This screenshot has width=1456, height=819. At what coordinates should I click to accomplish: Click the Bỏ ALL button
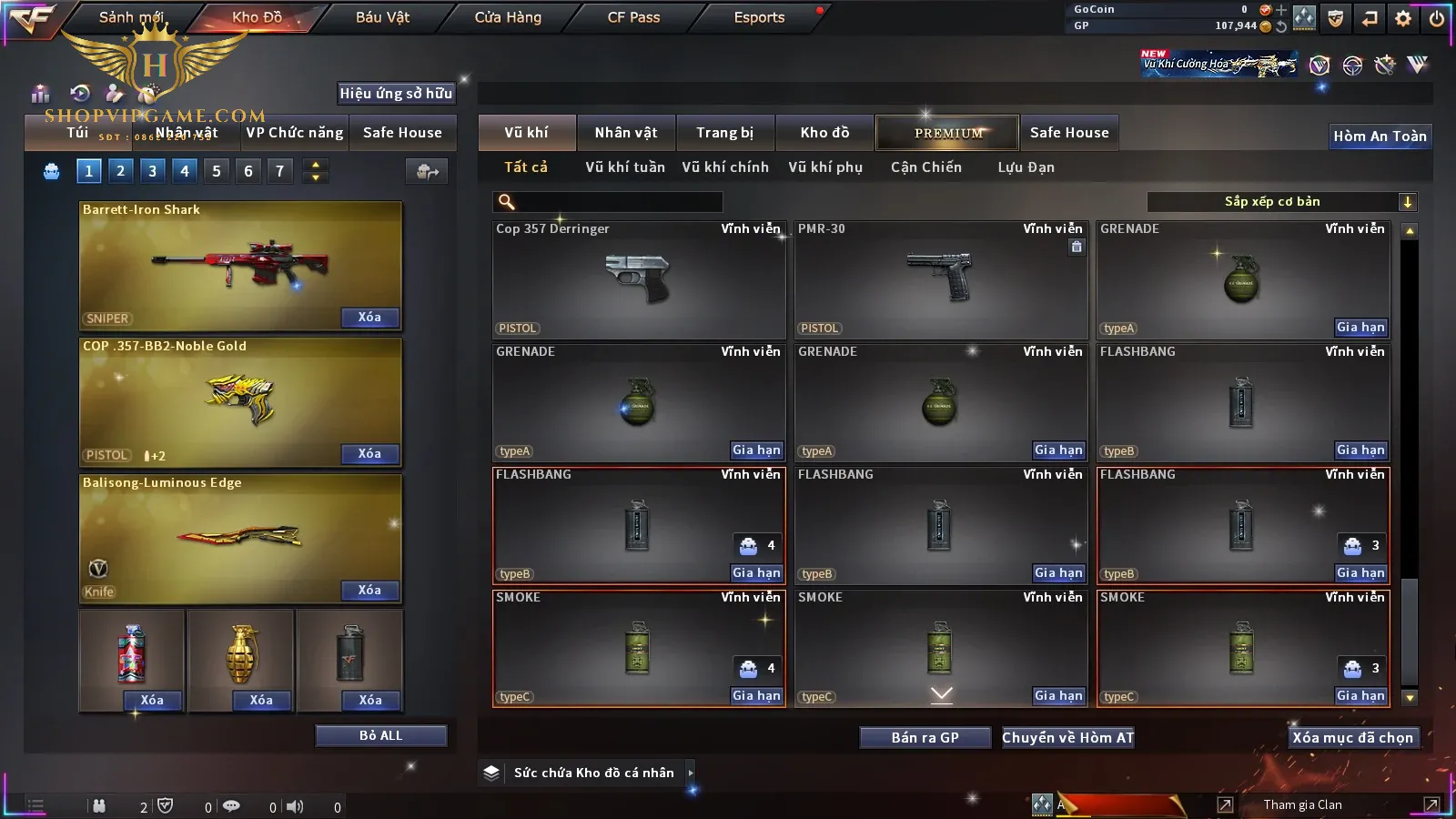tap(380, 735)
